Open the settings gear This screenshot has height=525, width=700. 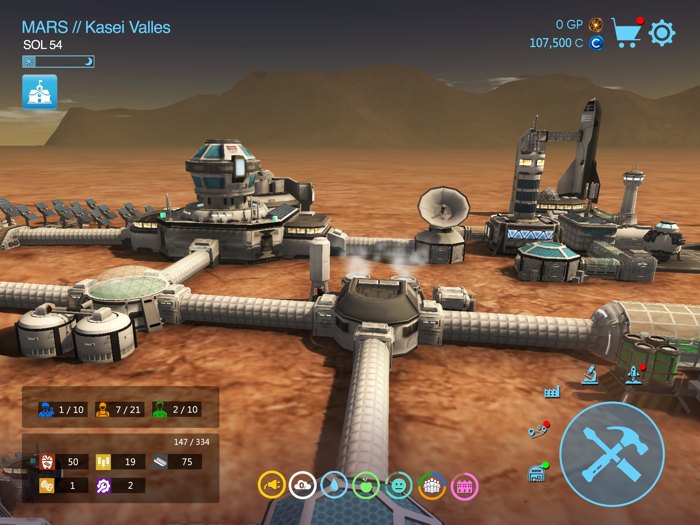click(662, 33)
